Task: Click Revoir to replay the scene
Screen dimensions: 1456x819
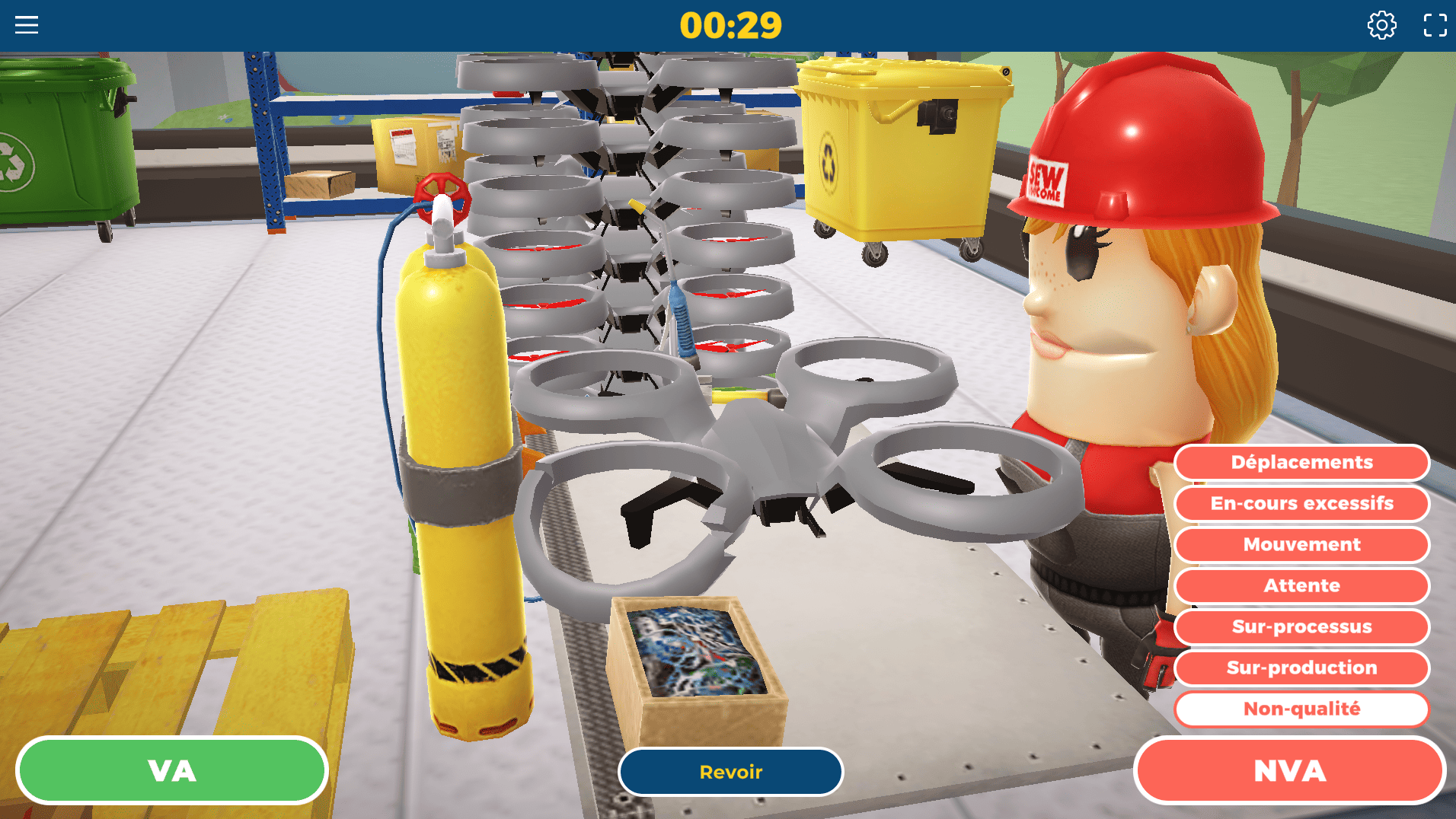Action: click(730, 772)
